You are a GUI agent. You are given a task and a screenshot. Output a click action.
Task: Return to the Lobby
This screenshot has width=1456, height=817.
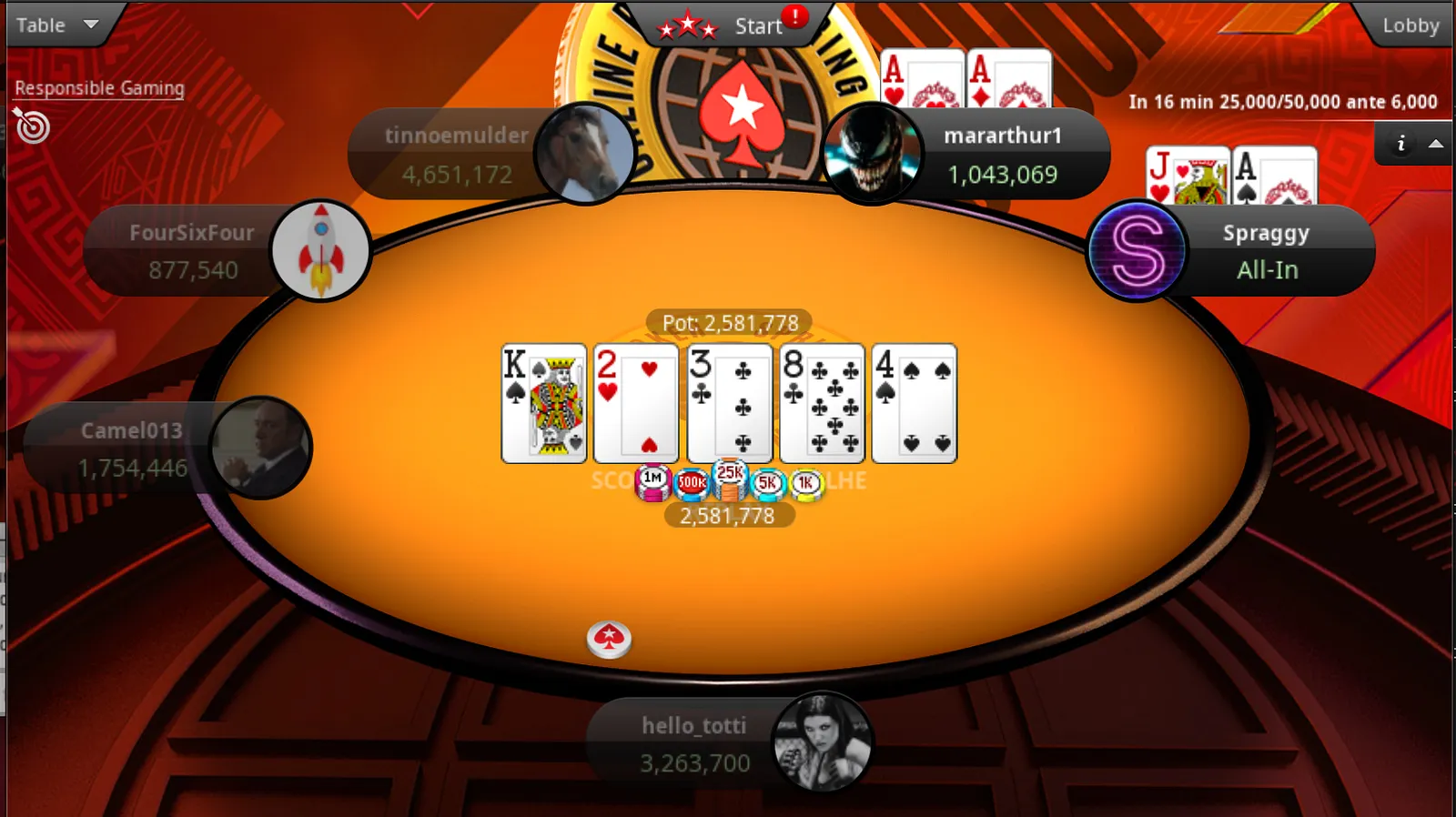(x=1410, y=25)
